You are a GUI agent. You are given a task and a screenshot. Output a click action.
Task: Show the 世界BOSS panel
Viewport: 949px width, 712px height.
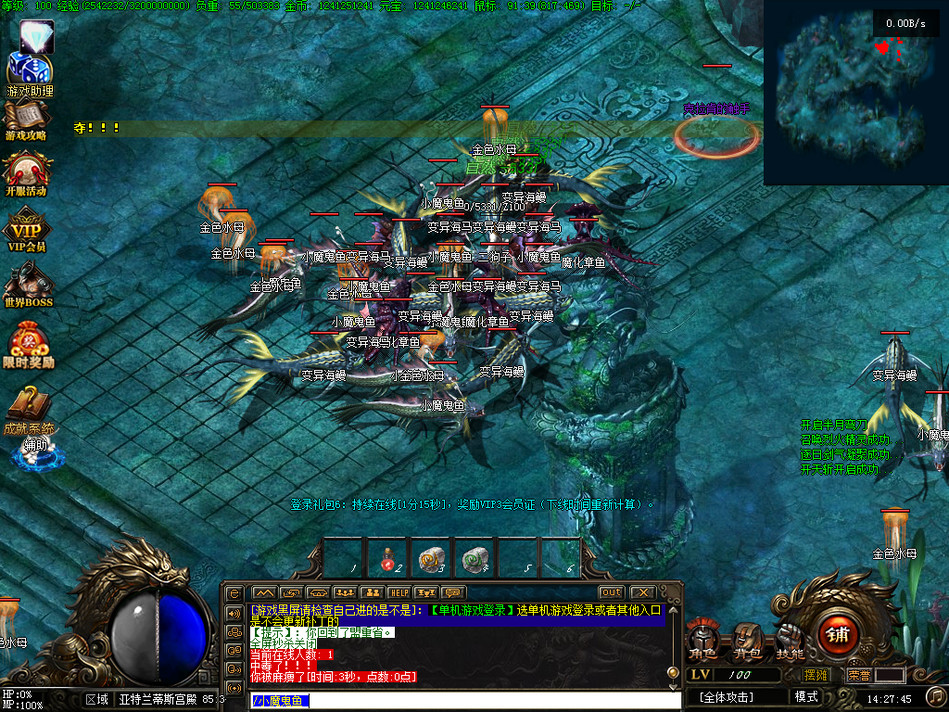(x=27, y=284)
